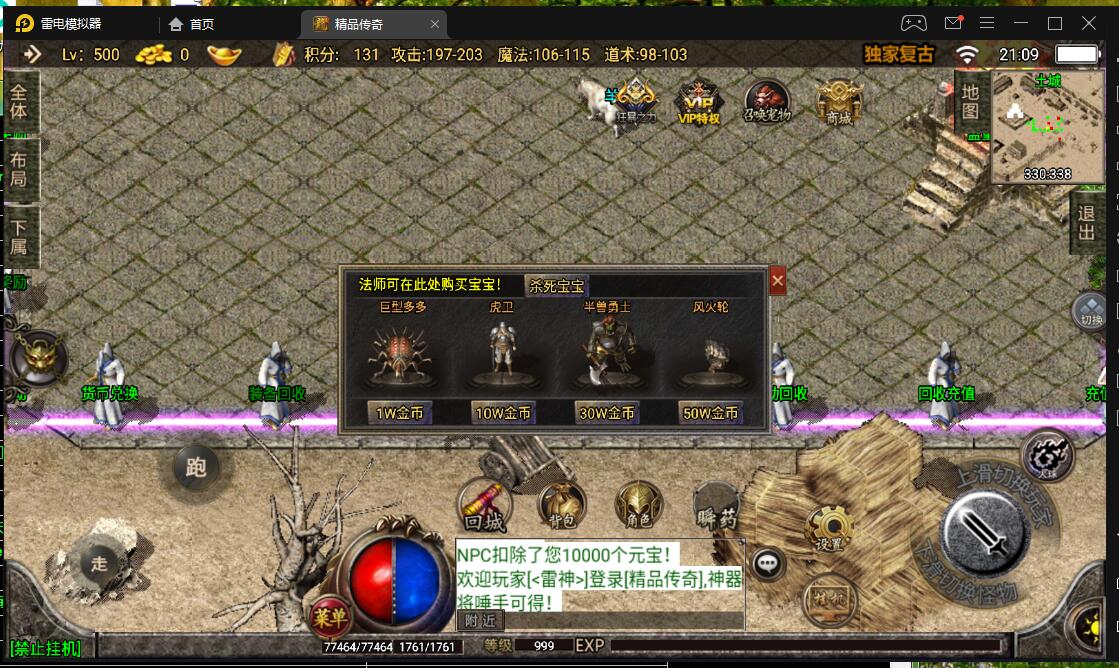The width and height of the screenshot is (1119, 668).
Task: Buy 风火轮 for 50W金币
Action: 710,412
